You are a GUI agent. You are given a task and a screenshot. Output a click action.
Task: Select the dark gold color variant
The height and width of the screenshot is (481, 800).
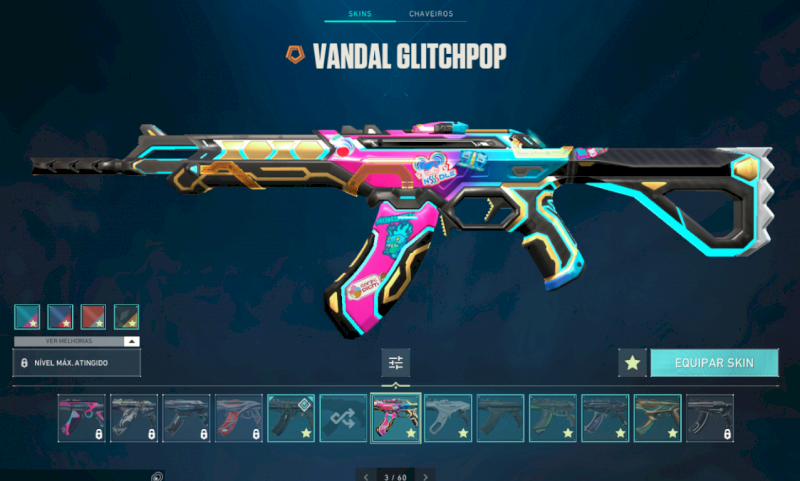point(126,317)
